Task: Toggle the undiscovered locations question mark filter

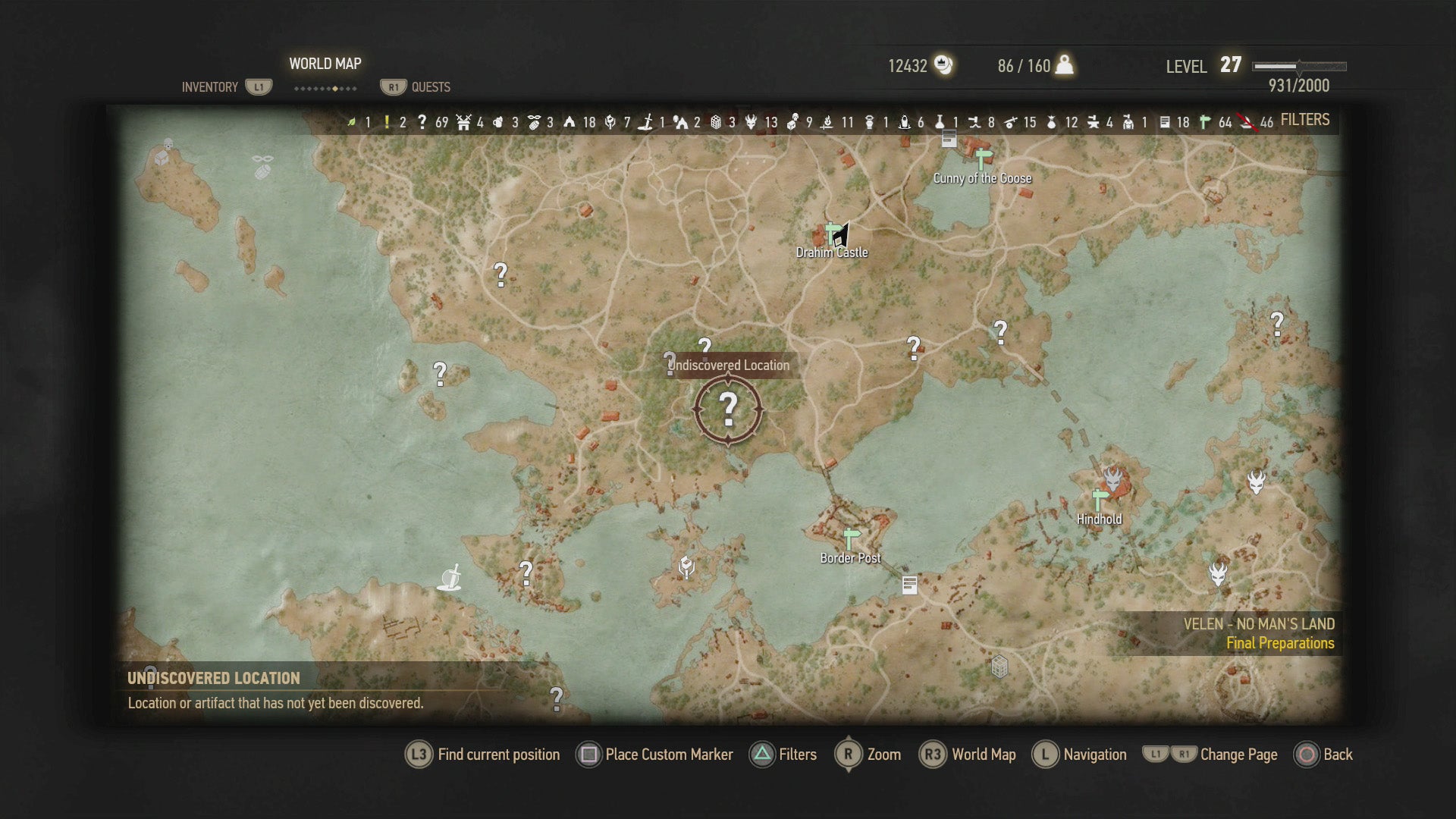Action: click(422, 121)
